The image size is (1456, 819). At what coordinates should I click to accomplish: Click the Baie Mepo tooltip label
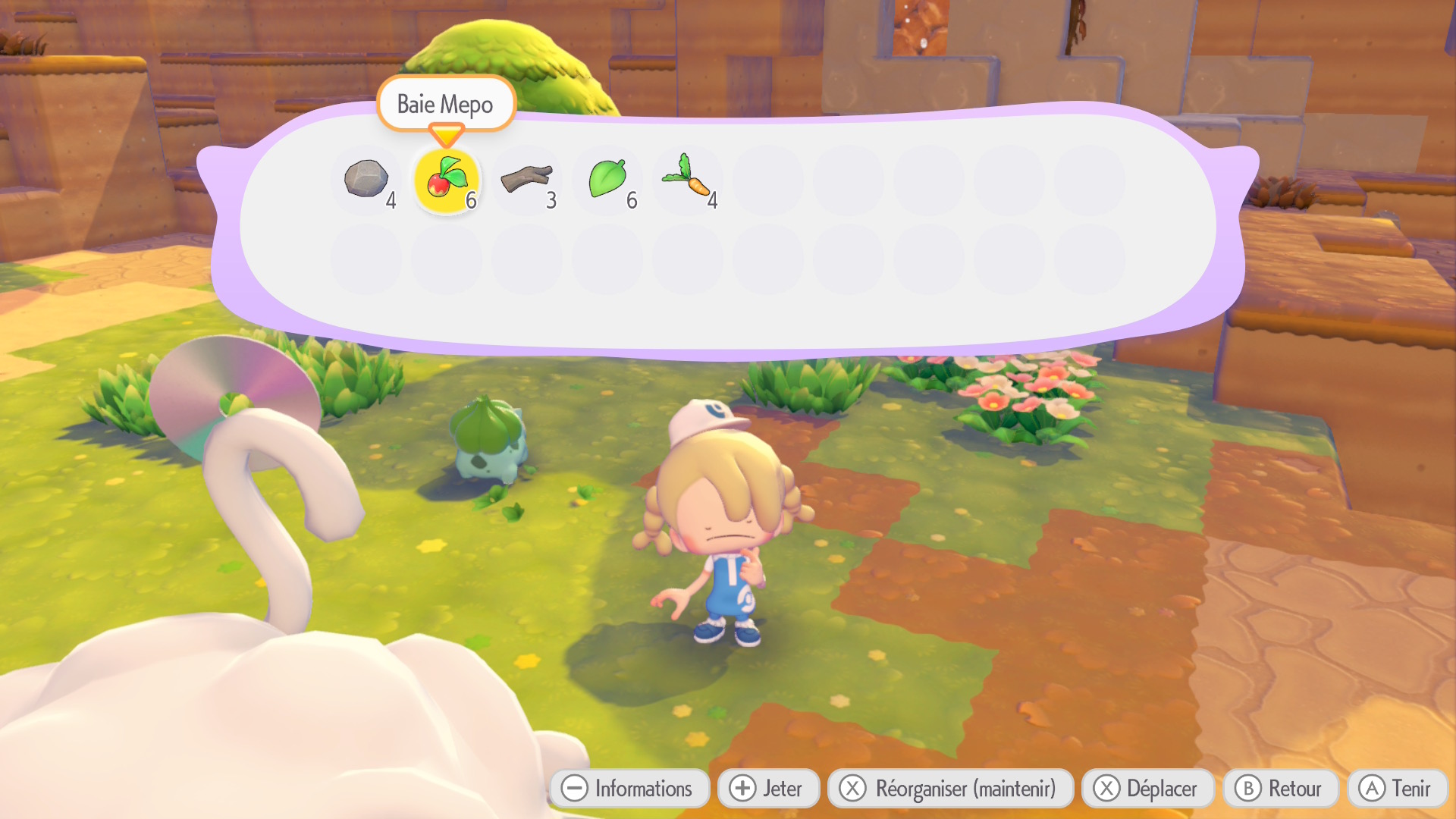446,104
